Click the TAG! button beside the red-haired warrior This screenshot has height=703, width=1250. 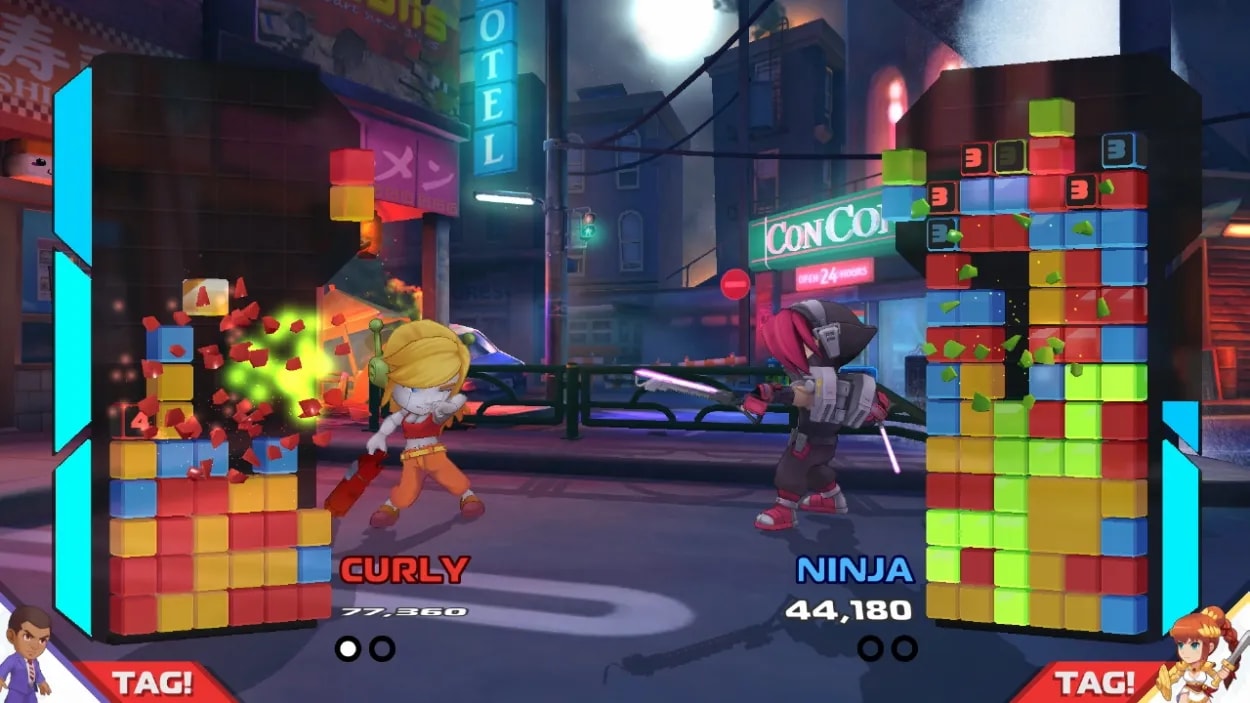(x=1097, y=682)
